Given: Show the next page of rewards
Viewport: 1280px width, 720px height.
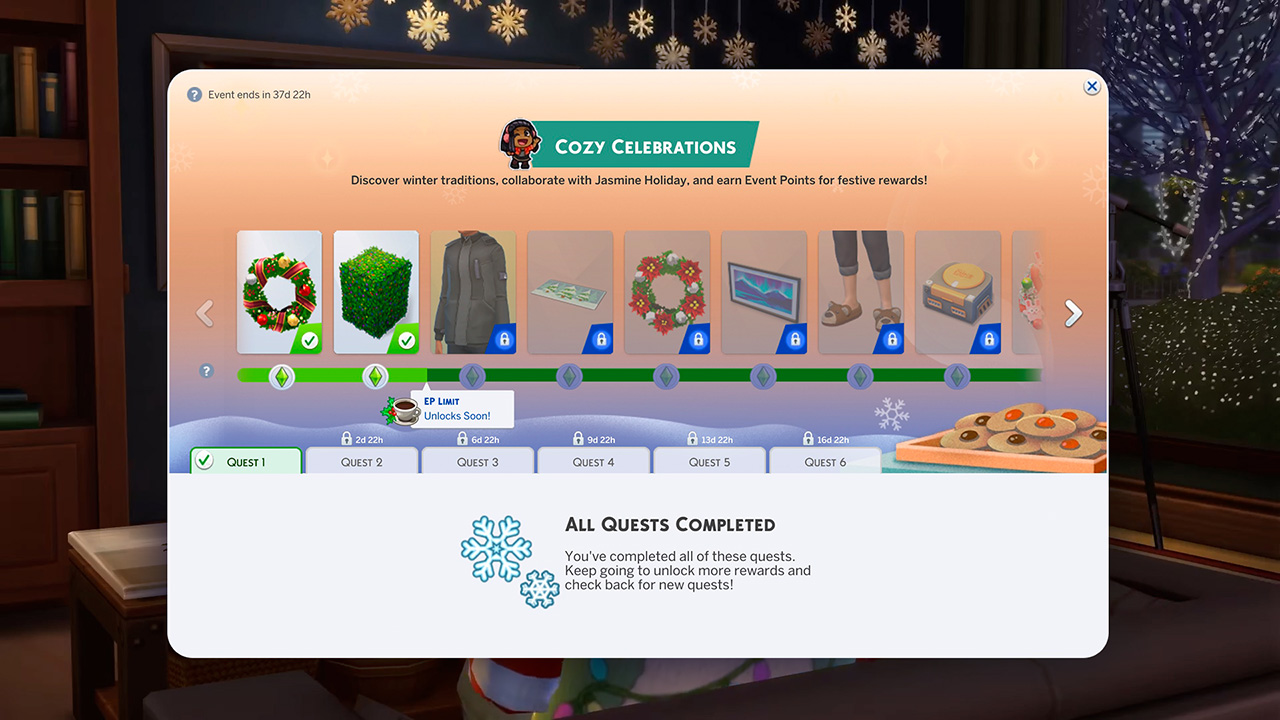Looking at the screenshot, I should (1073, 314).
